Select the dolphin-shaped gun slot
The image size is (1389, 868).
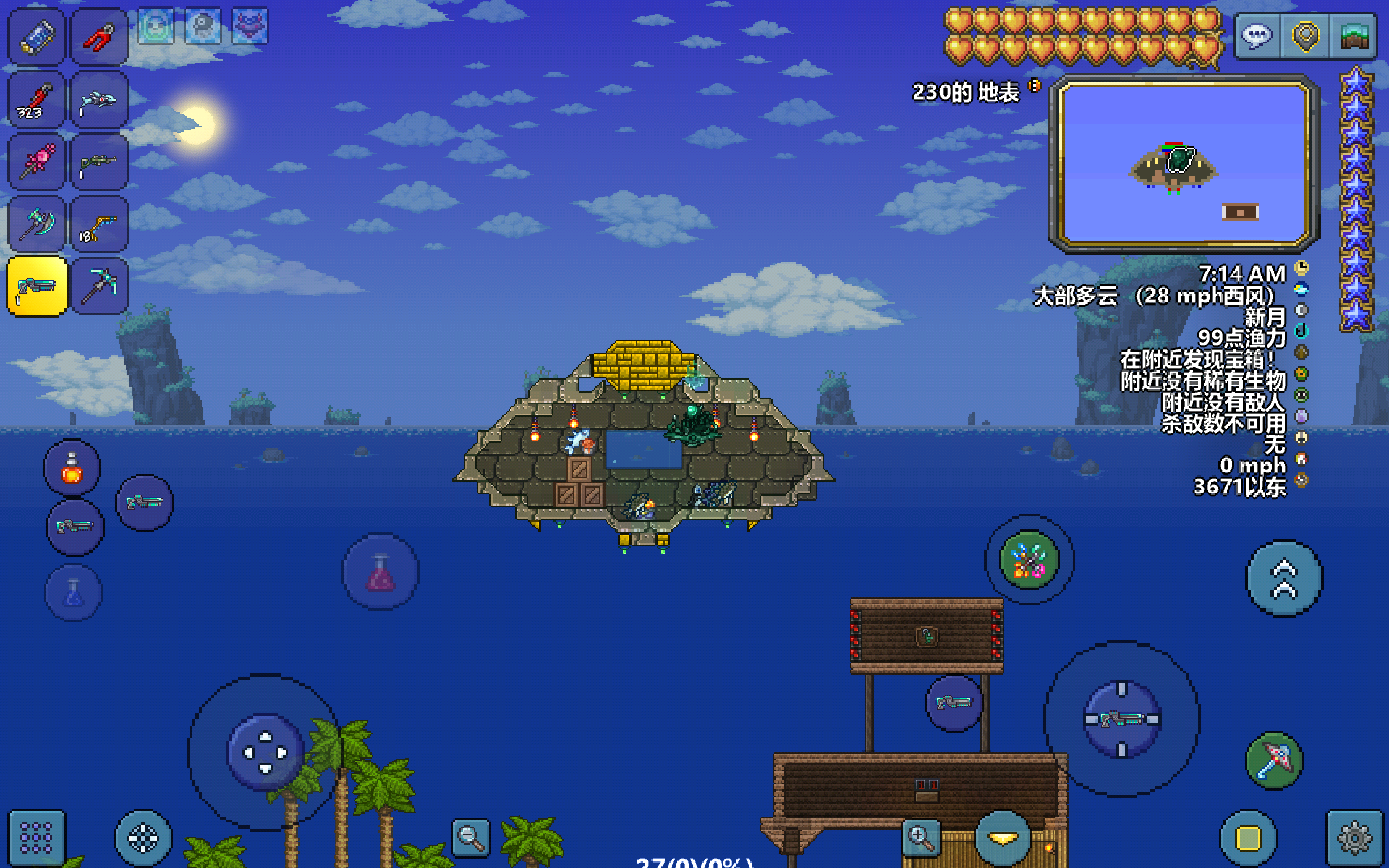click(x=100, y=100)
